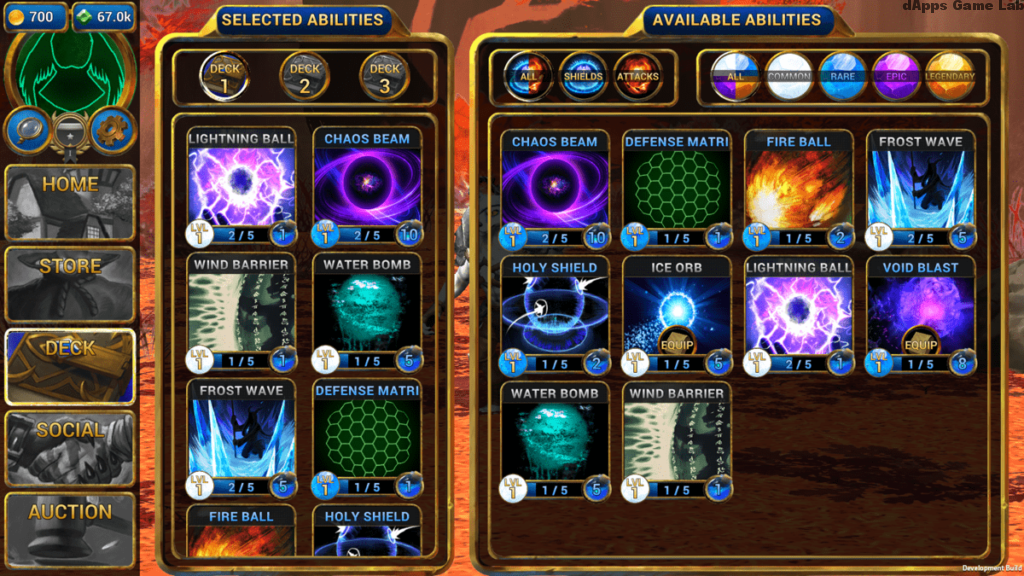Select the Water Bomb card in Selected Abilities
This screenshot has height=576, width=1024.
point(367,312)
